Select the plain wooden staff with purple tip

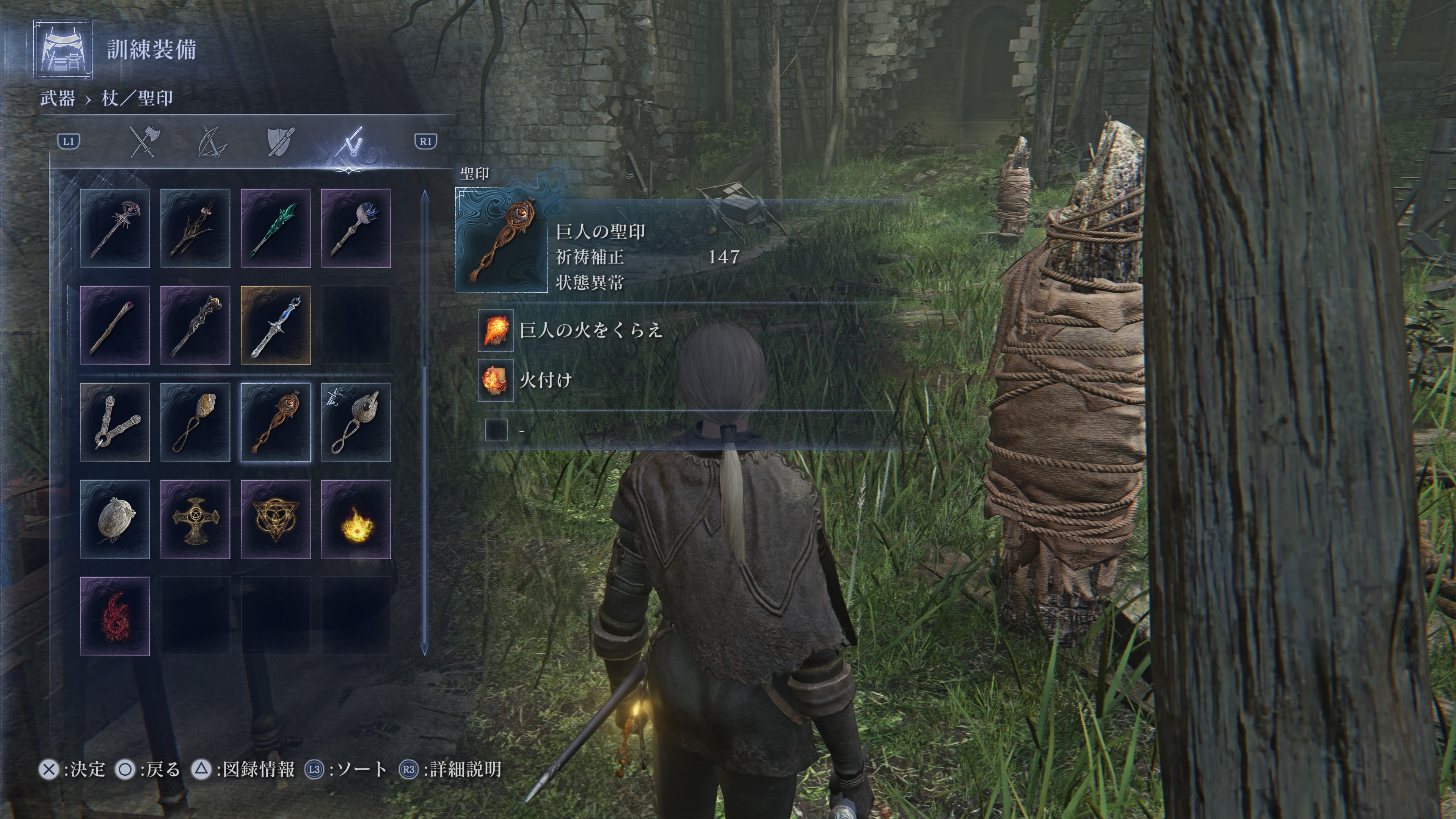[115, 326]
